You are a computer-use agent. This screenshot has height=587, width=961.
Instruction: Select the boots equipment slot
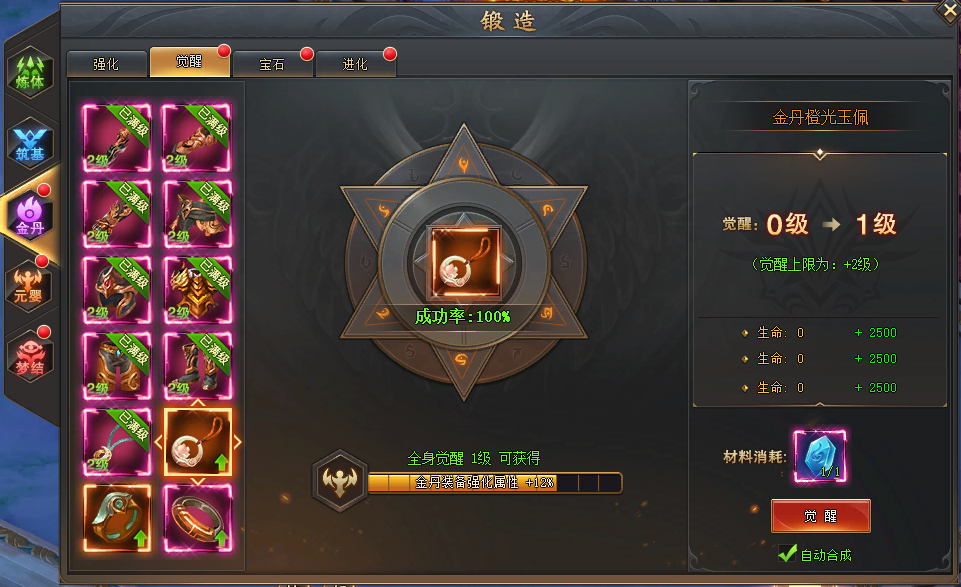pyautogui.click(x=197, y=366)
